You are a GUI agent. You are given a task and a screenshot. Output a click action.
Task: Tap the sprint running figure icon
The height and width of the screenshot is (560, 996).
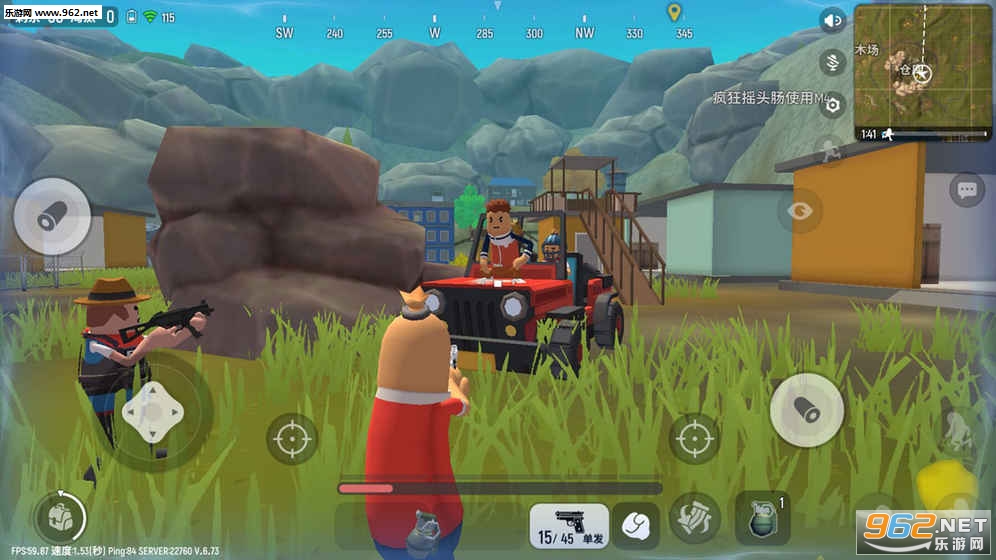(x=828, y=151)
